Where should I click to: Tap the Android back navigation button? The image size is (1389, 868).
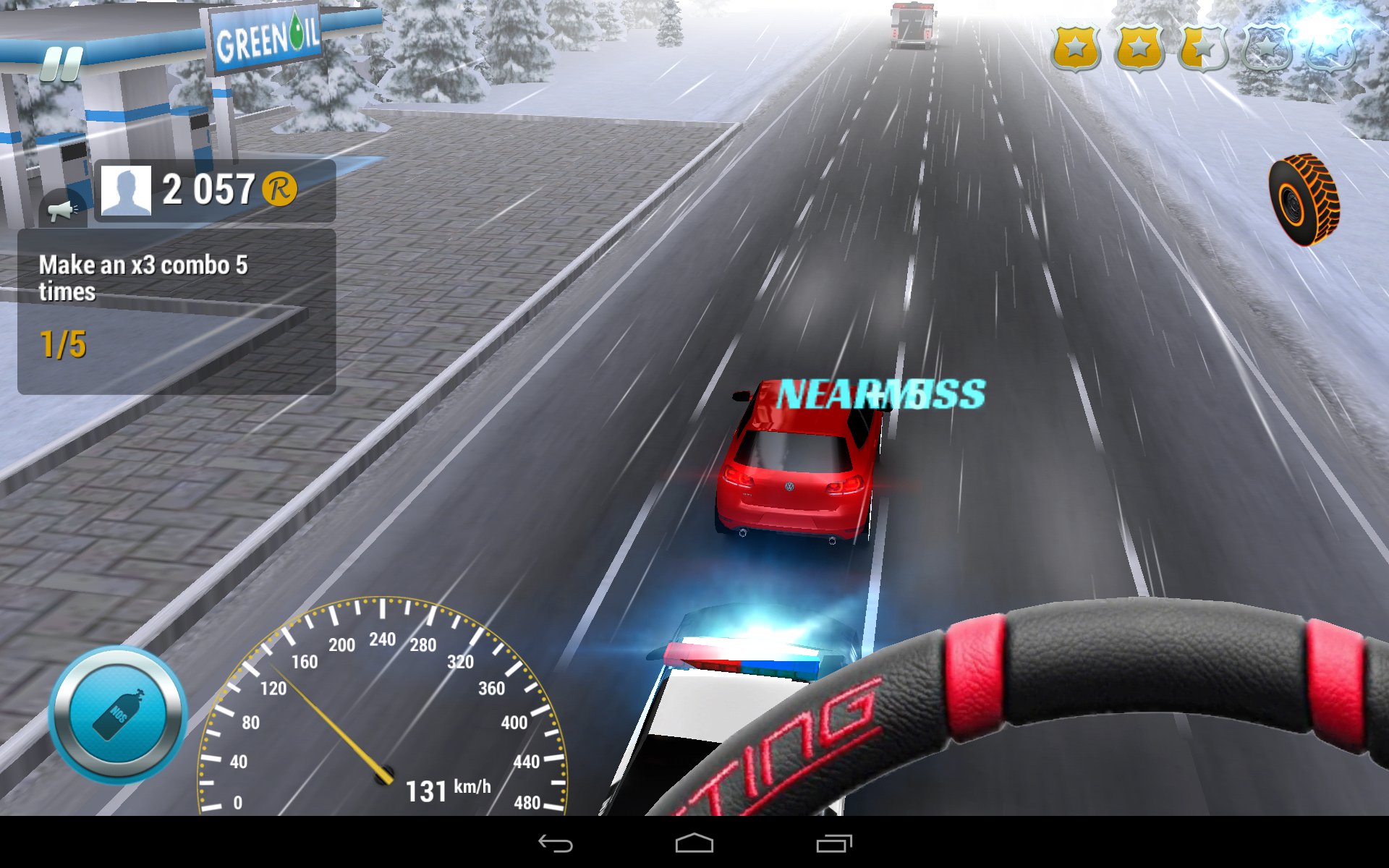(x=556, y=843)
